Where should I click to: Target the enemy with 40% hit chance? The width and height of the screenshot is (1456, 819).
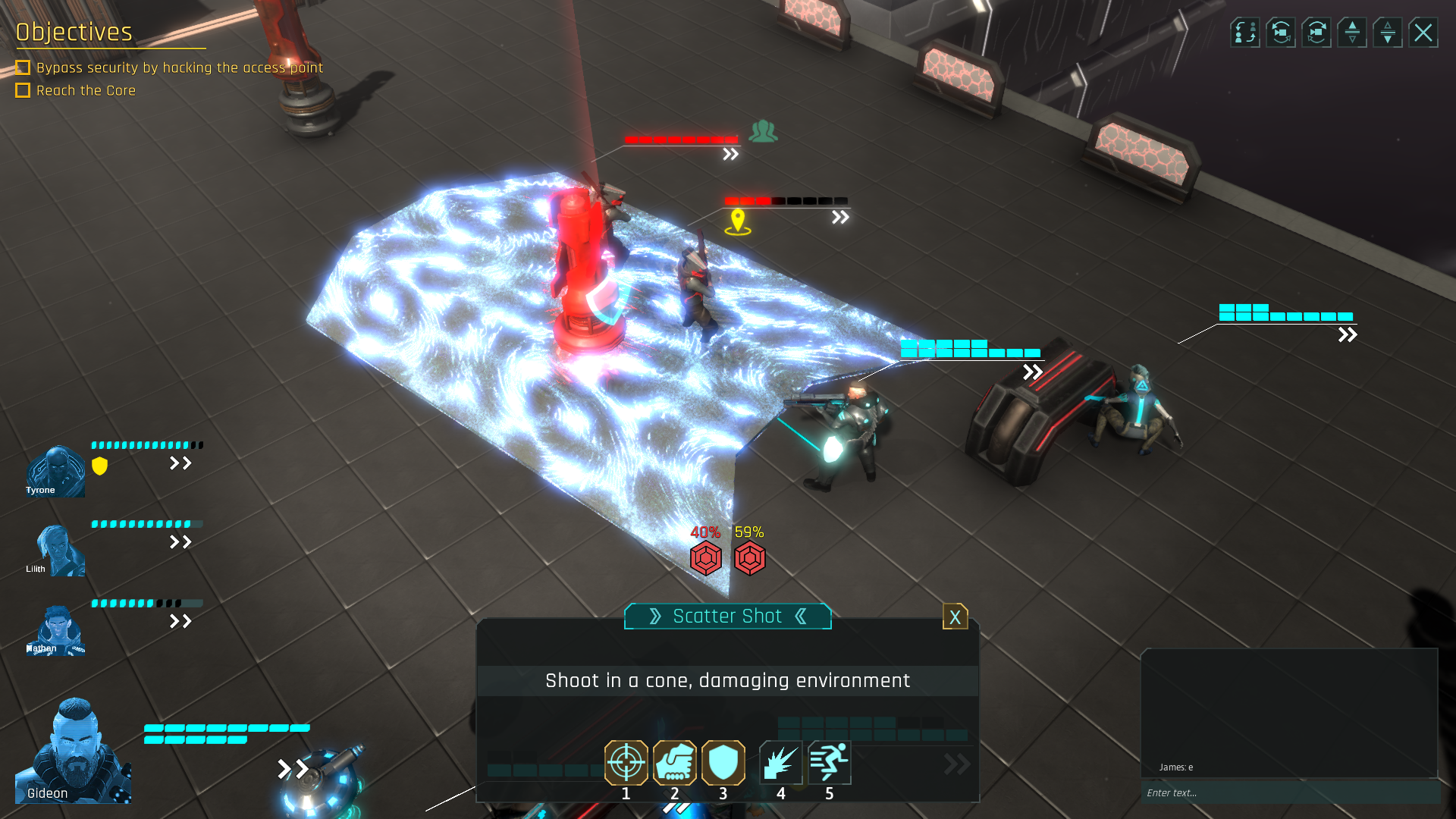pos(705,559)
